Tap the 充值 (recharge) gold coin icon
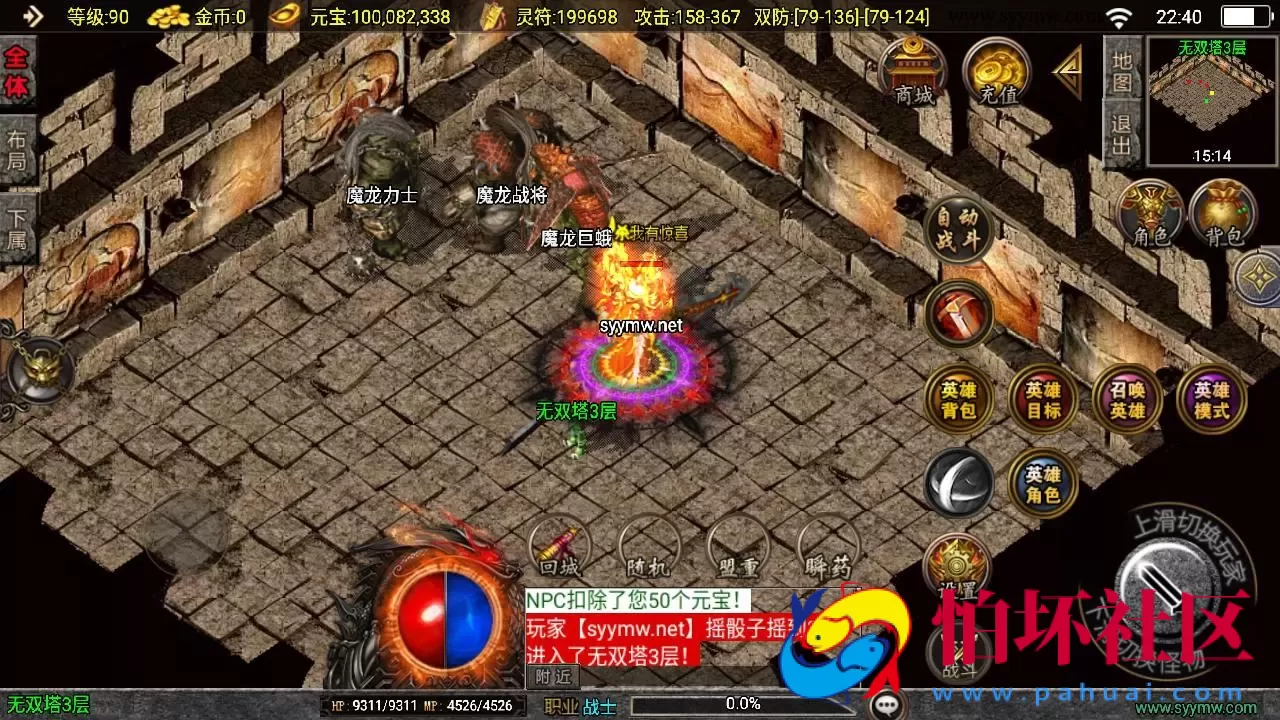The width and height of the screenshot is (1280, 720). (x=997, y=72)
